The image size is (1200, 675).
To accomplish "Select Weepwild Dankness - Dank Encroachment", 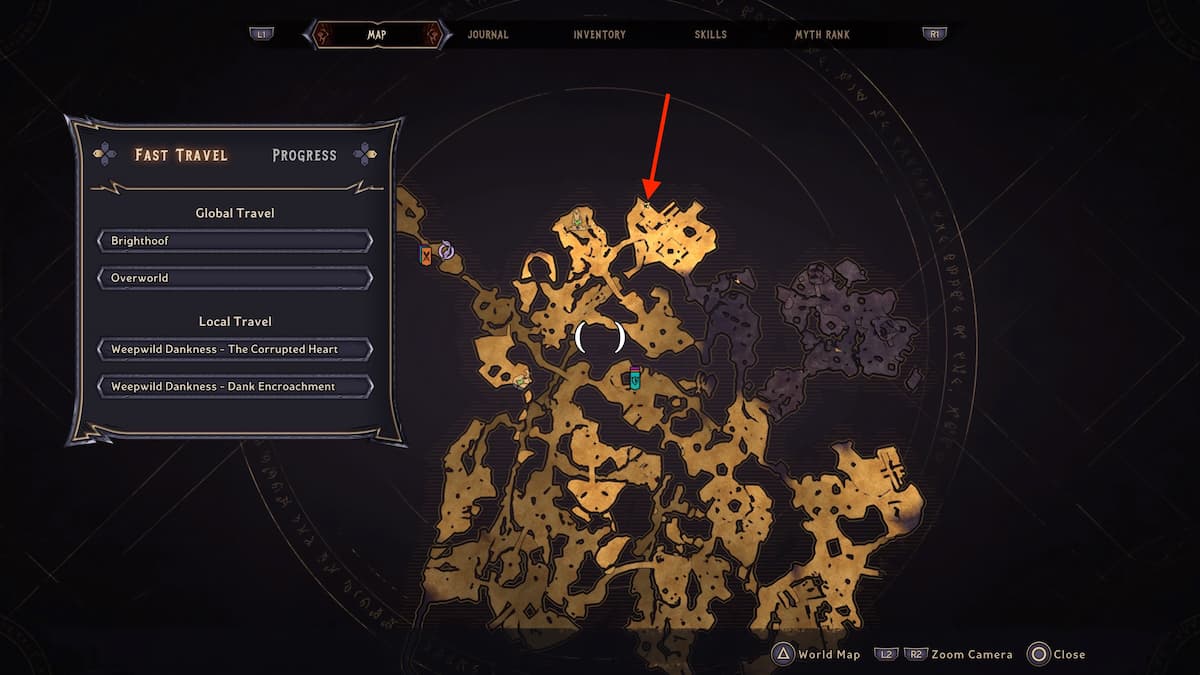I will 235,386.
